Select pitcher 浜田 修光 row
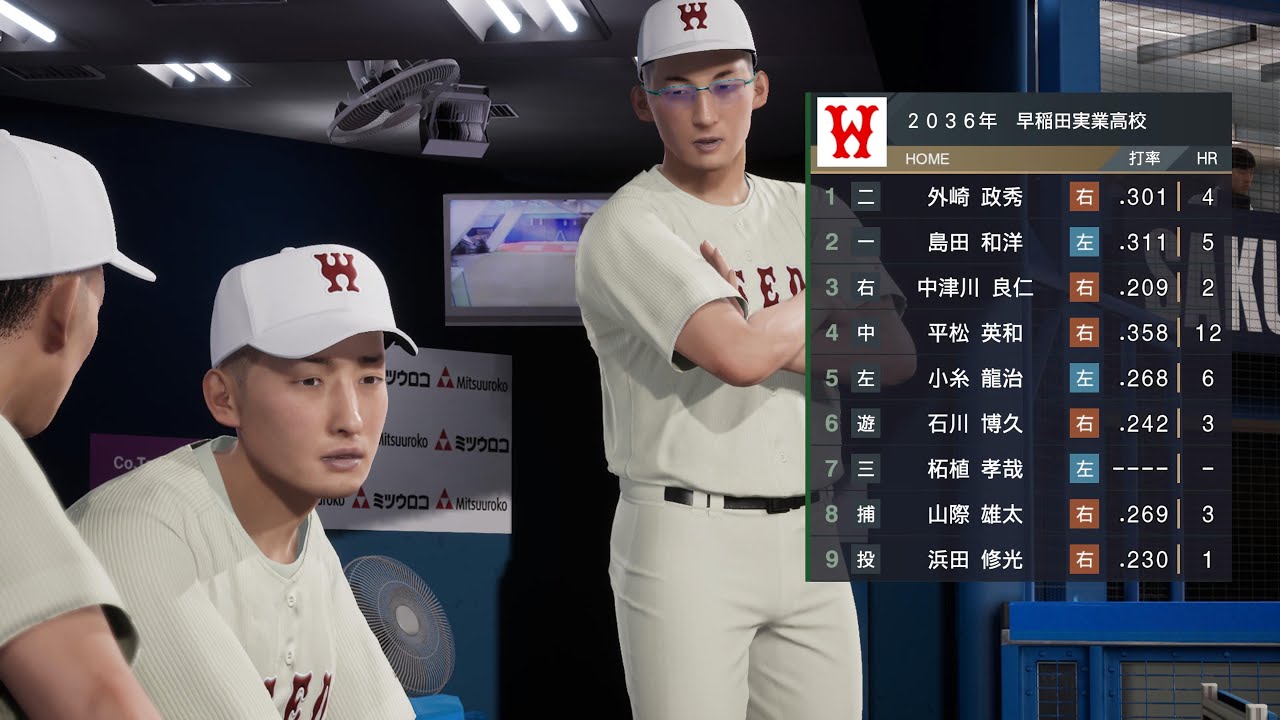The height and width of the screenshot is (720, 1280). (975, 560)
